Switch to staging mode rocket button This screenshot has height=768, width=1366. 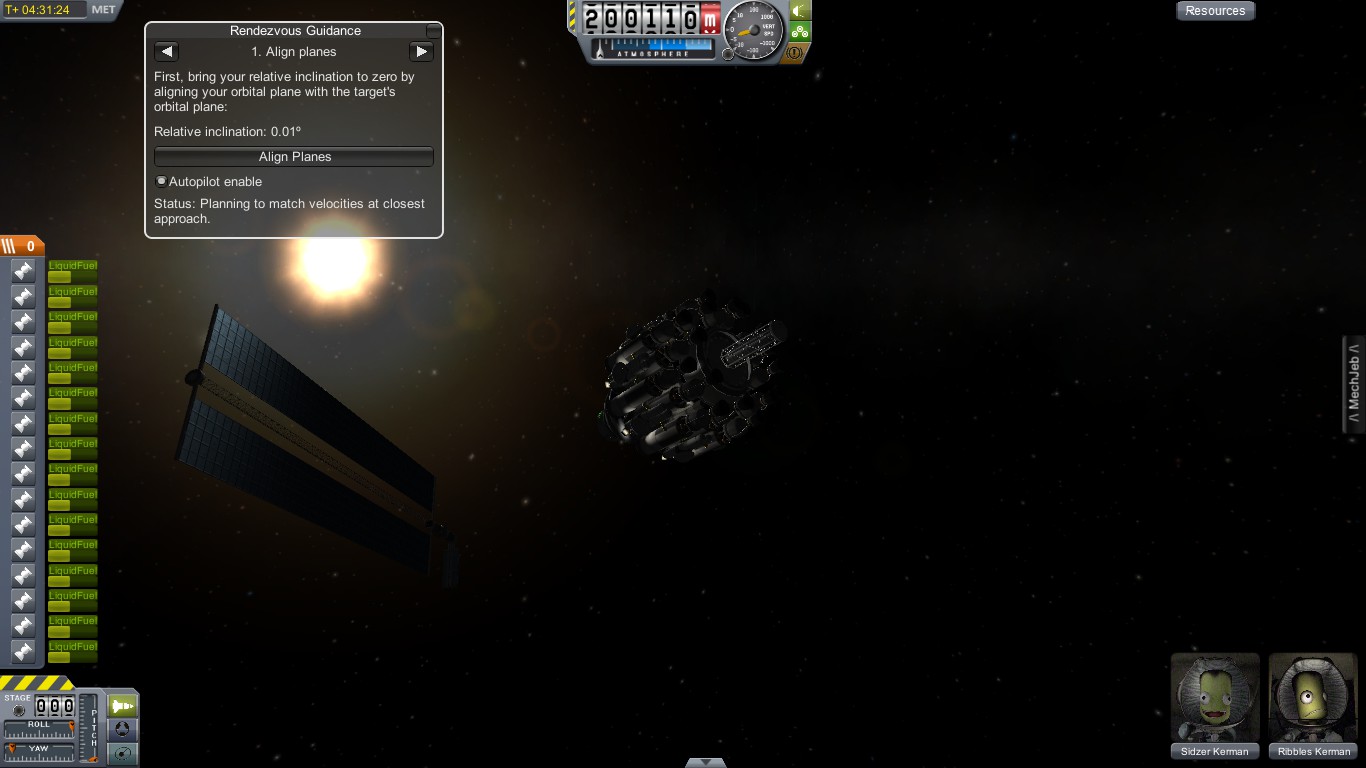(x=122, y=706)
